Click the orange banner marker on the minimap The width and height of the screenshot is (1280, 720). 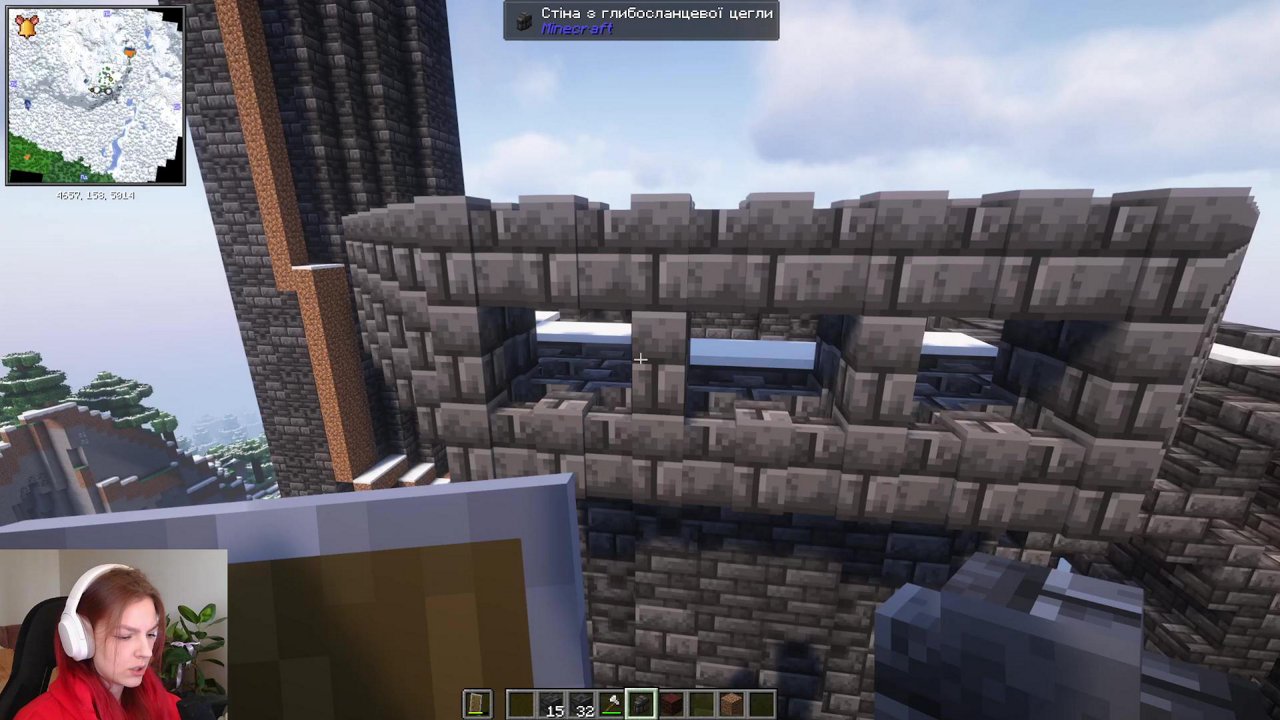(131, 53)
